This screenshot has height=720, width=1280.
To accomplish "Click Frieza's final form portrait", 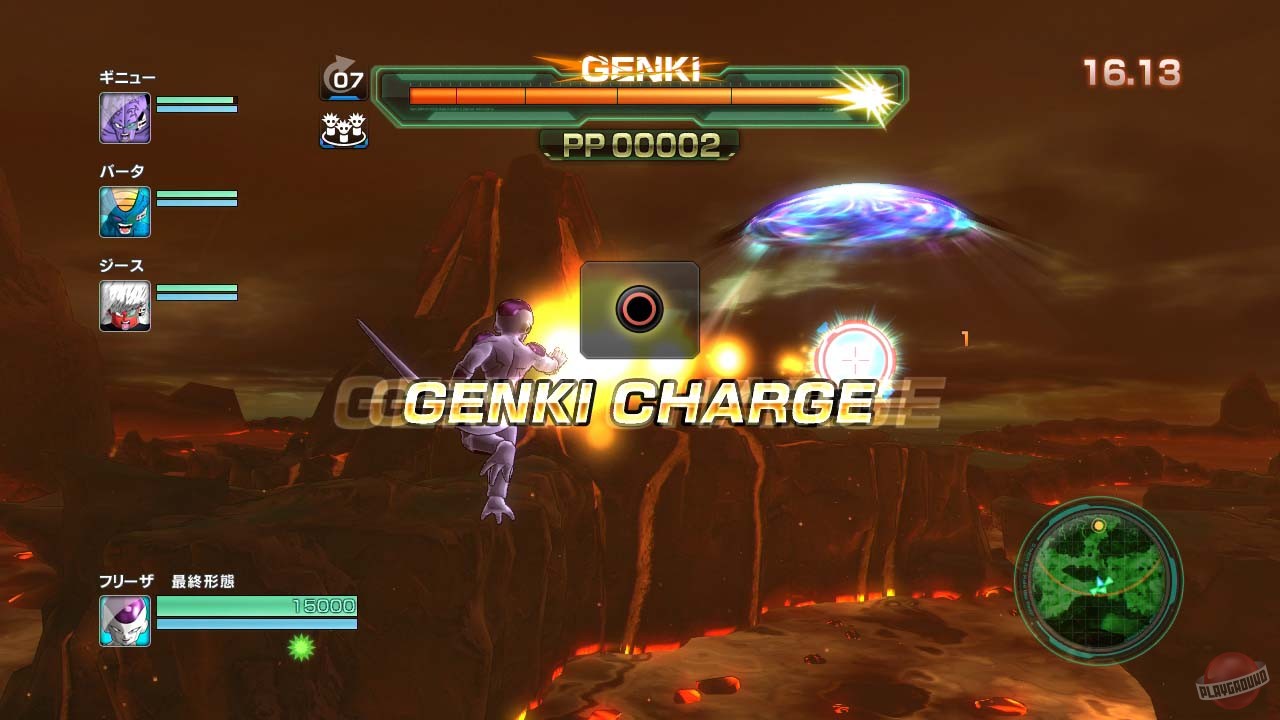I will click(x=125, y=621).
